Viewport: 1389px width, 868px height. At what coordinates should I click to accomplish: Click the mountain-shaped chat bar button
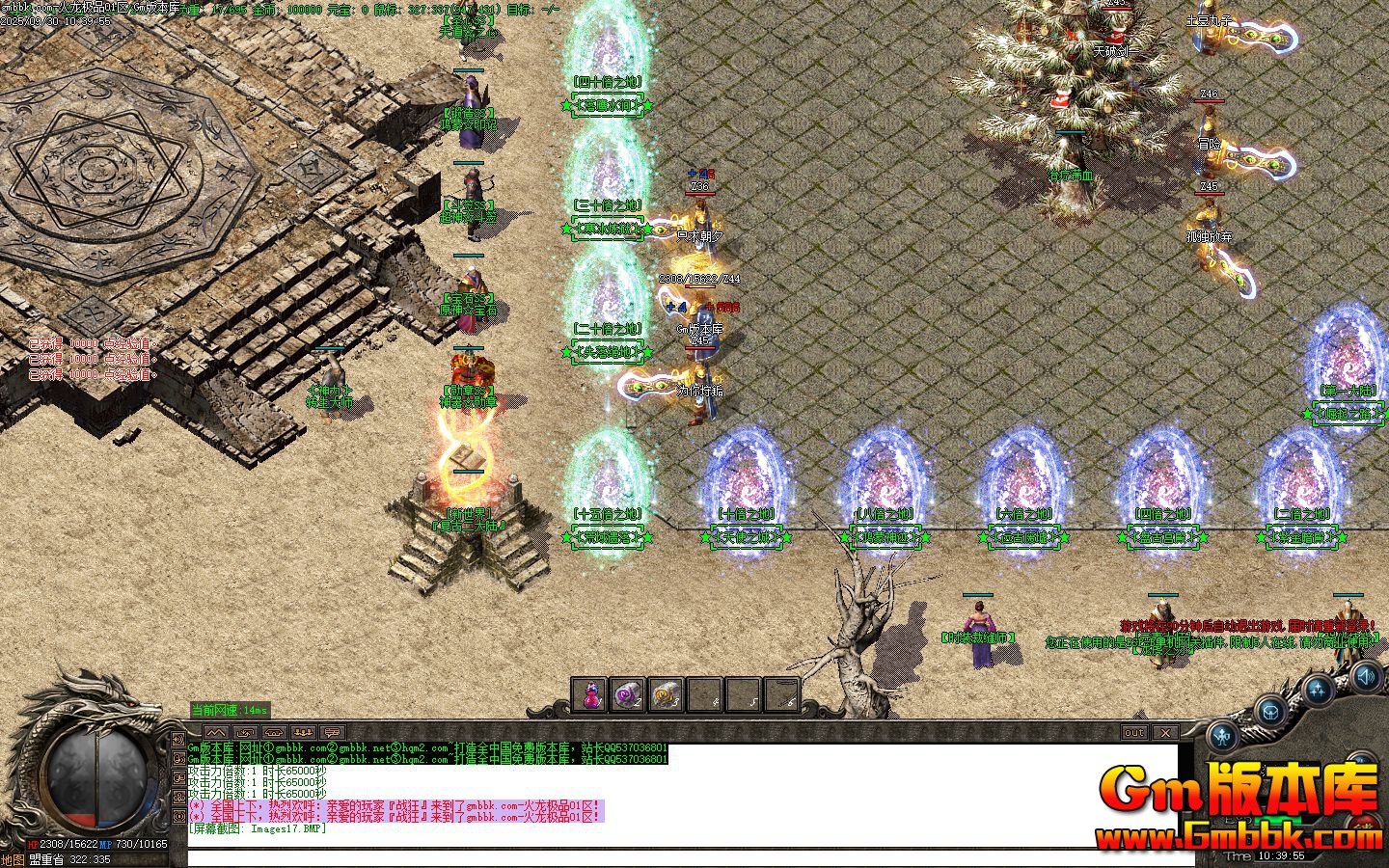click(x=215, y=733)
